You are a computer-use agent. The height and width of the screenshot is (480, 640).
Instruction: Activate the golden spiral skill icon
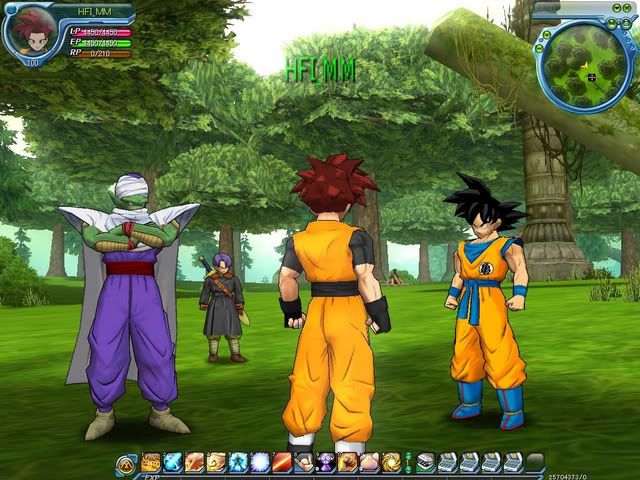pos(391,462)
